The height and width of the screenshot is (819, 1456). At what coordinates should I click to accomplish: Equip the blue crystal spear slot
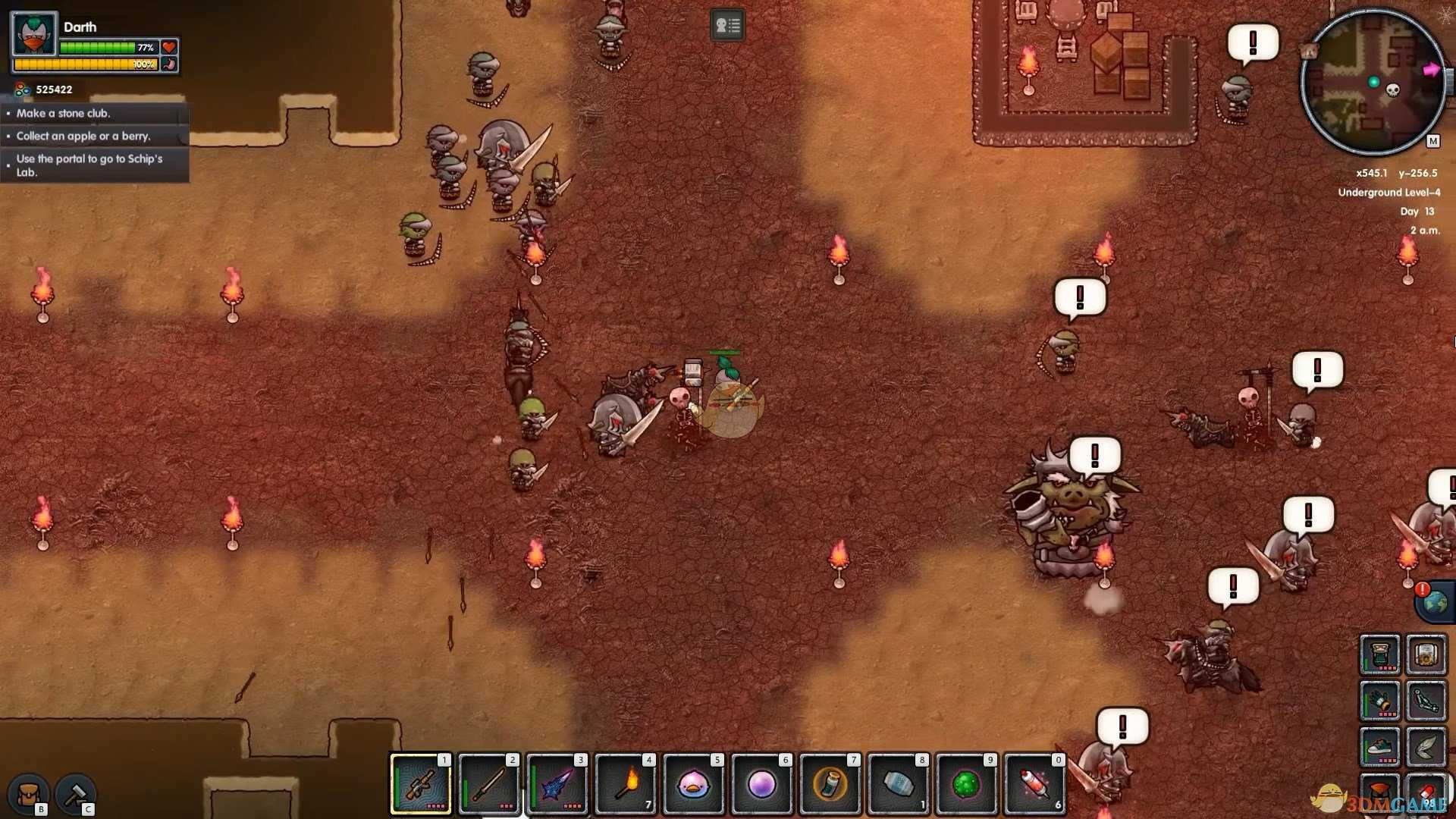[557, 785]
